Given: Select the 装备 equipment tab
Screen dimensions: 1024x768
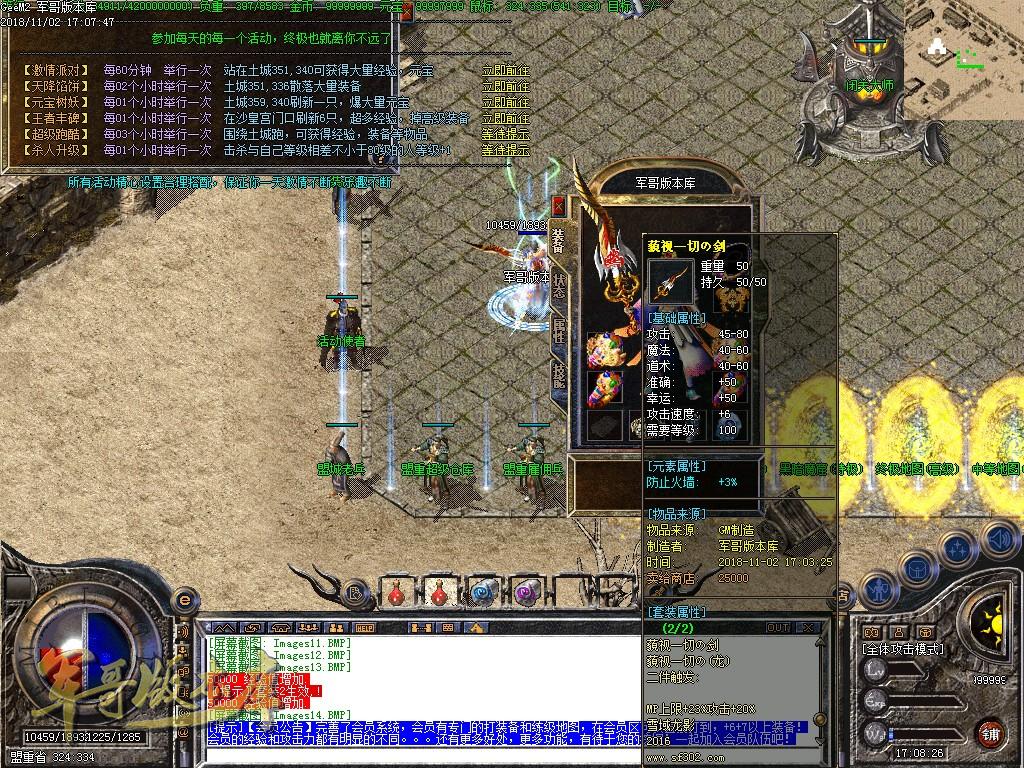Looking at the screenshot, I should pos(559,240).
